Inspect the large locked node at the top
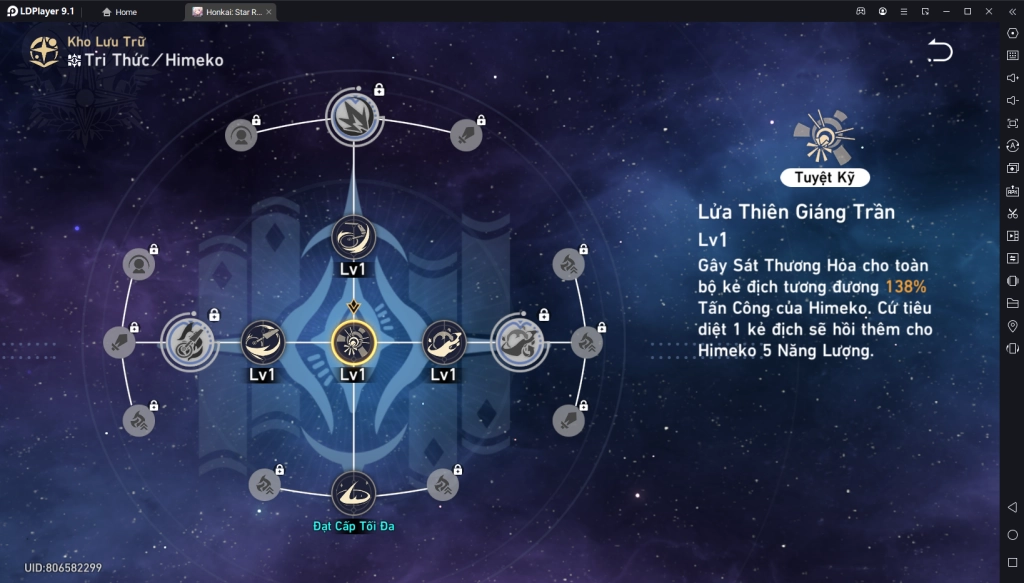Image resolution: width=1024 pixels, height=583 pixels. pyautogui.click(x=353, y=116)
